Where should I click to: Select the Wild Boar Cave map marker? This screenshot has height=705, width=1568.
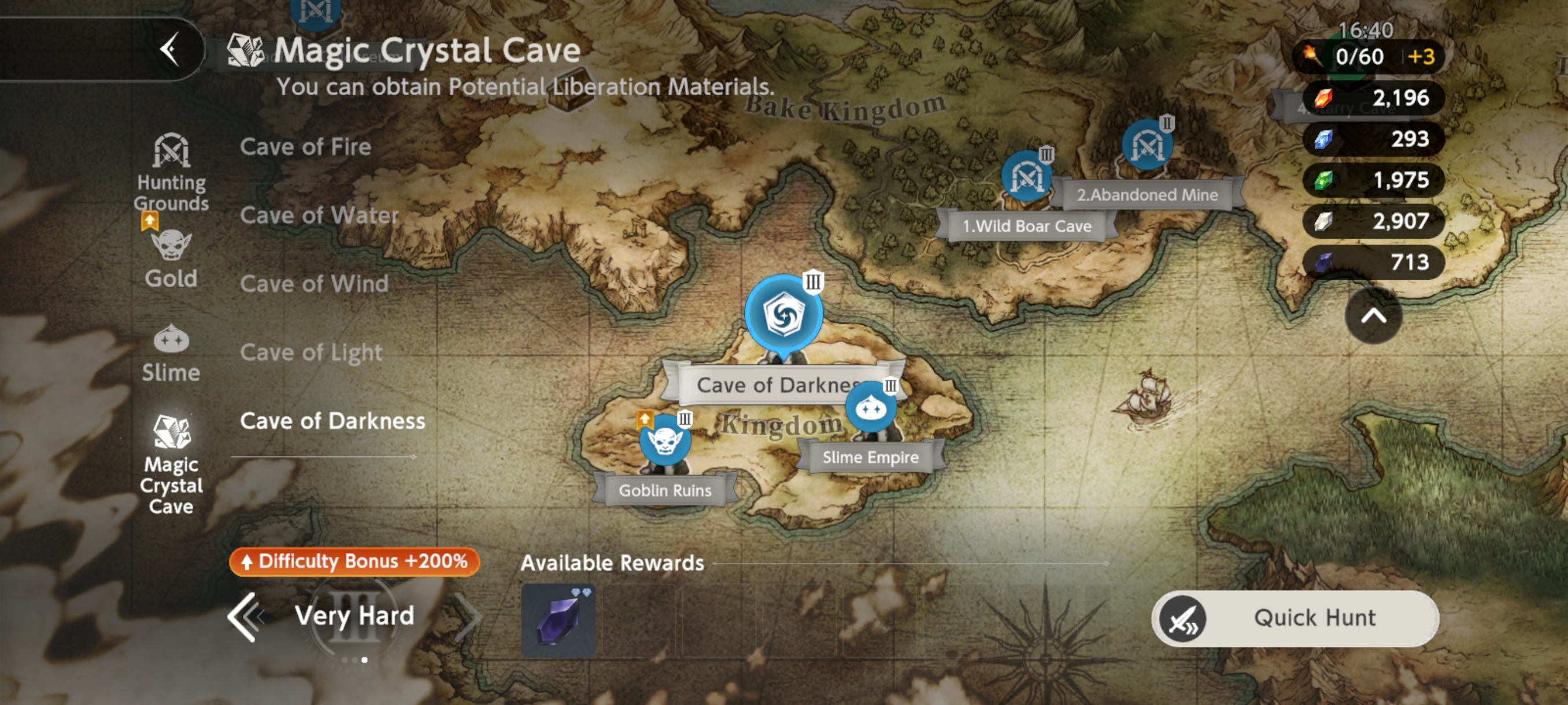pos(1026,177)
